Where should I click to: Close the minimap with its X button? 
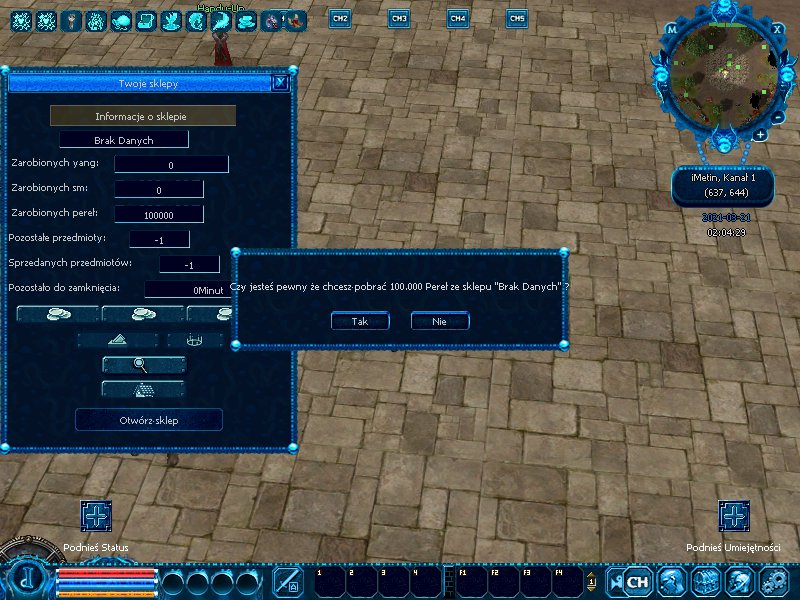click(x=777, y=29)
